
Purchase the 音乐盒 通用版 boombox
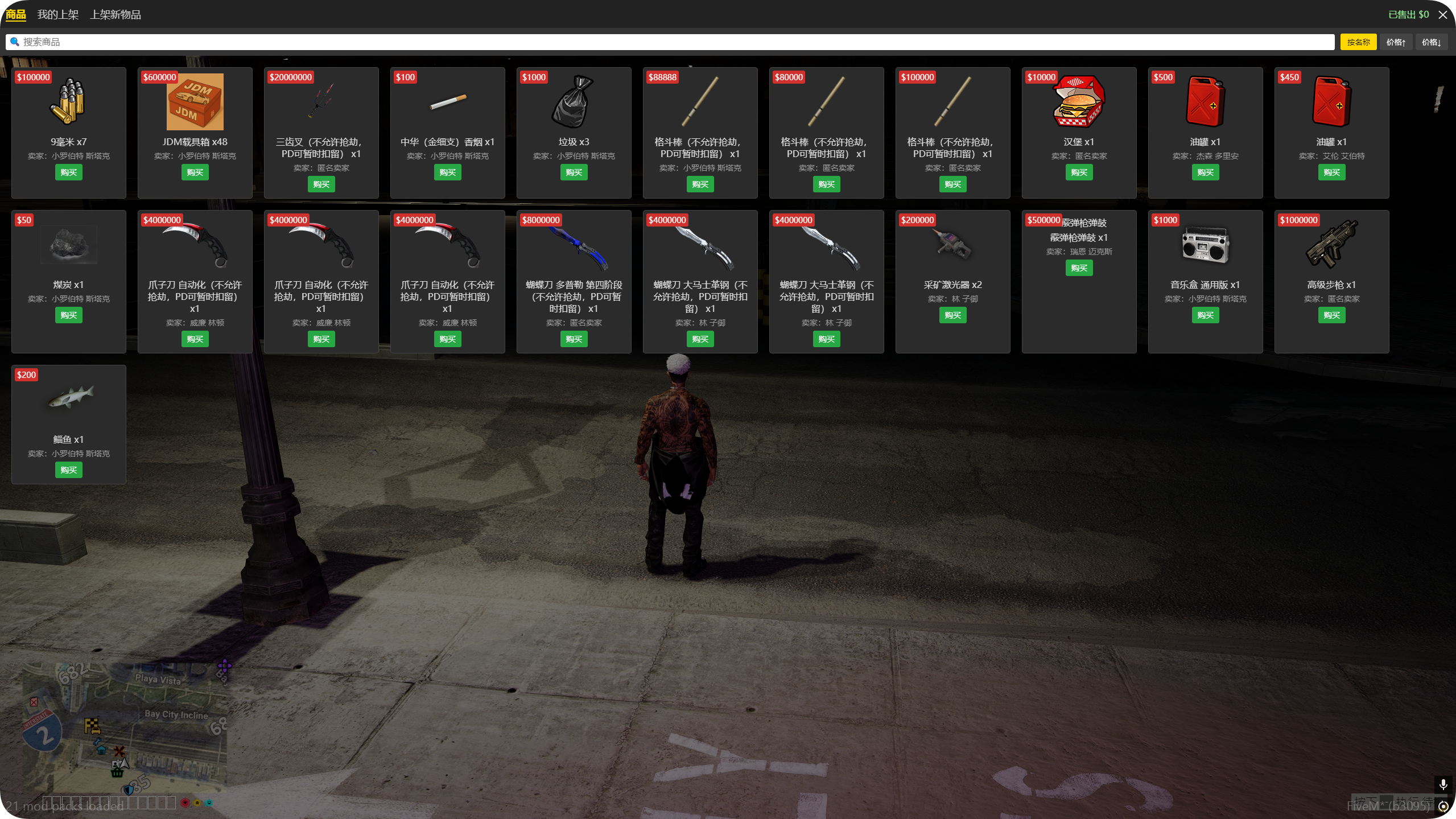(1205, 315)
